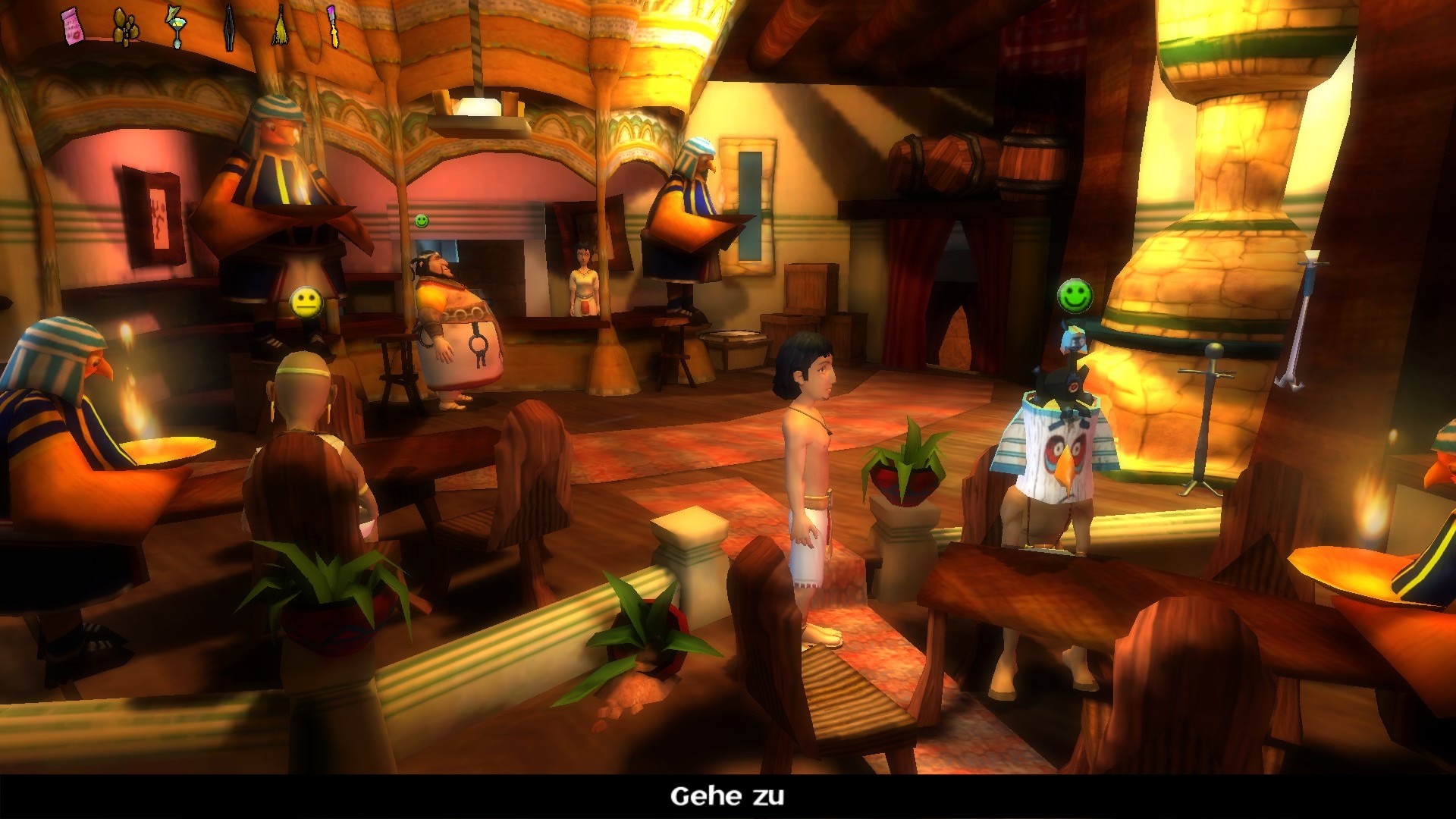Select the yellow neutral-face smiley marker
The width and height of the screenshot is (1456, 819).
306,303
